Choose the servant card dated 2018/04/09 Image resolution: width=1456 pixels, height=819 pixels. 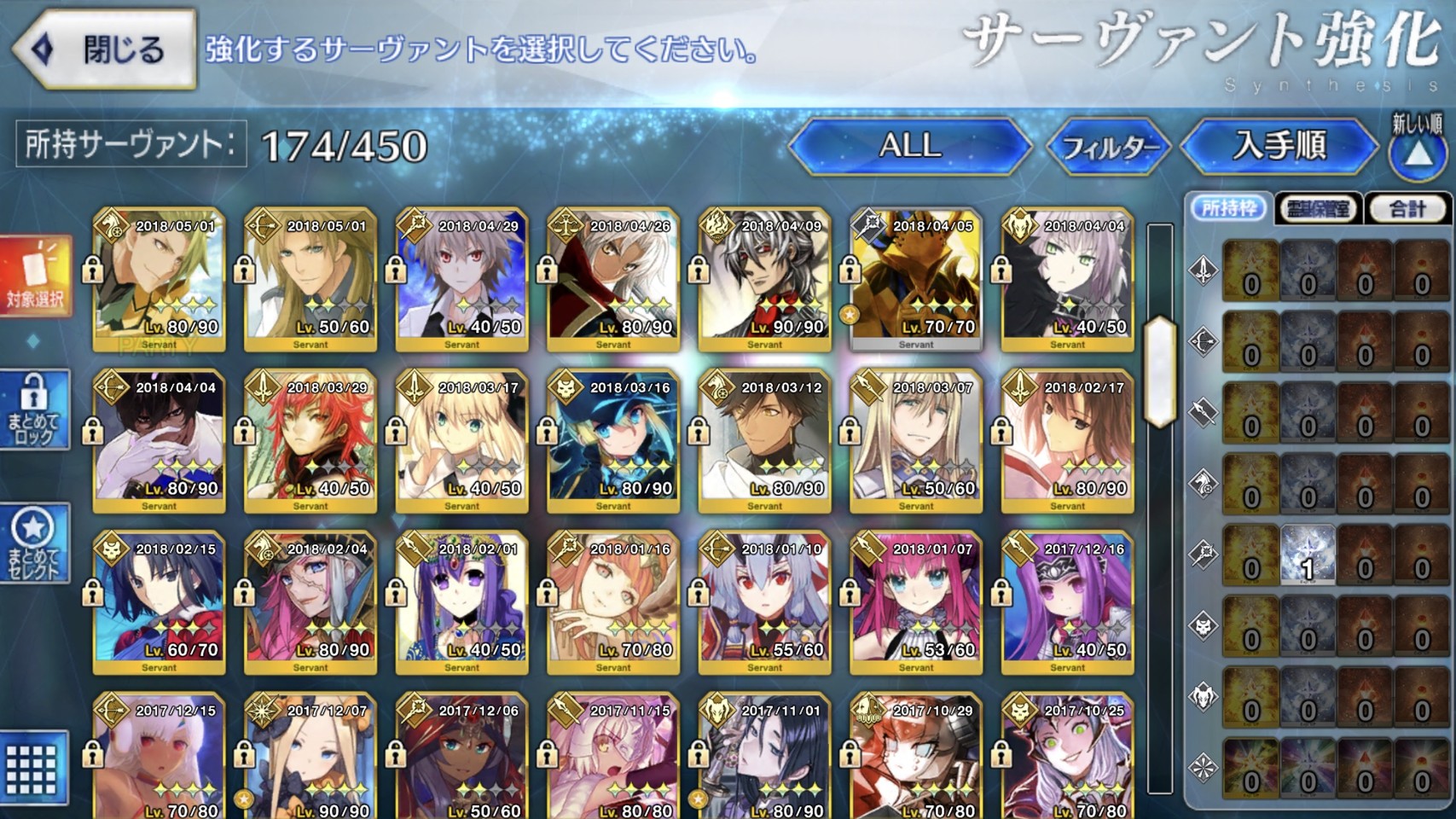point(764,279)
